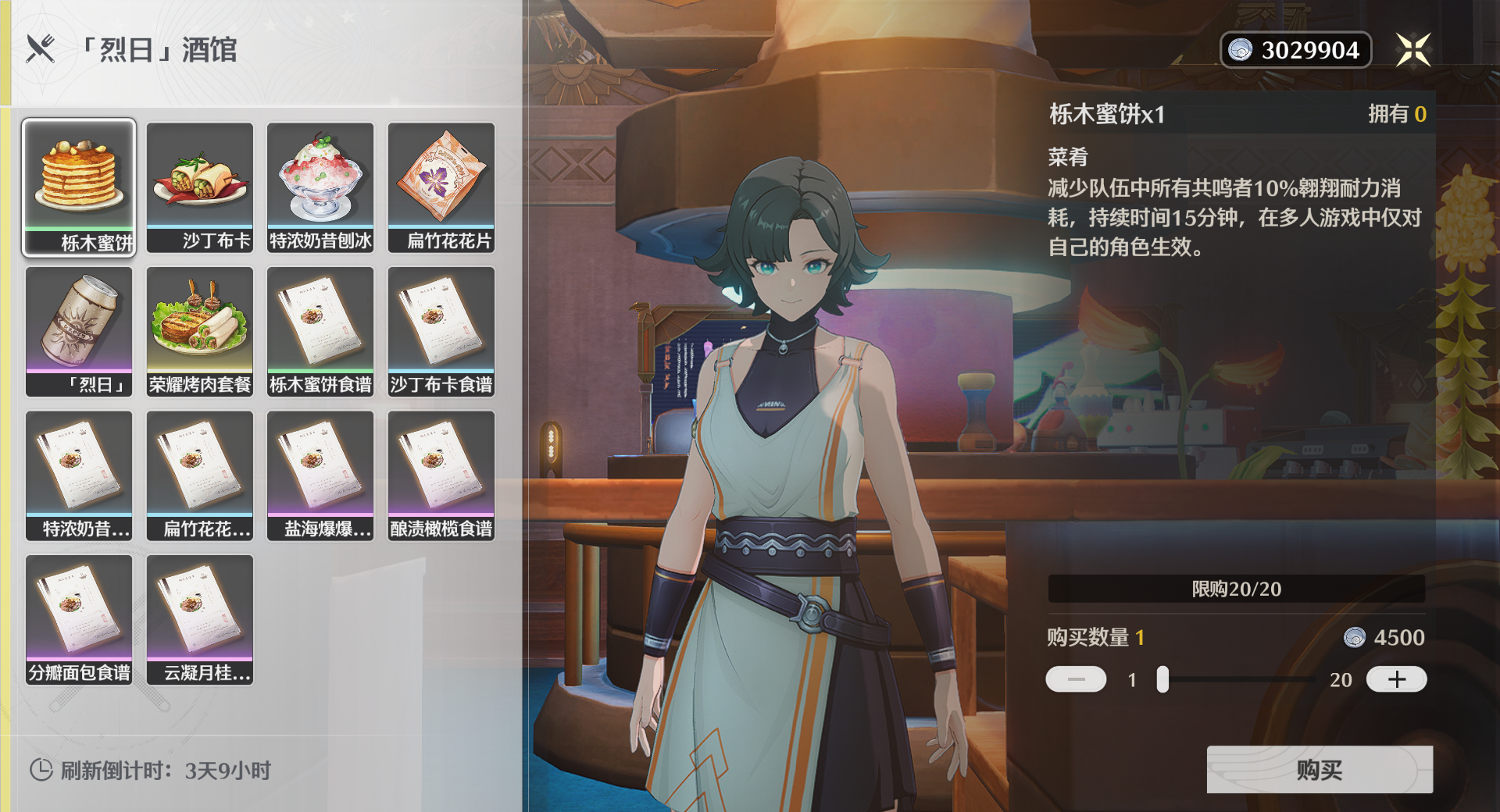Pick the 扁竹花花片 snack packet

[x=441, y=187]
